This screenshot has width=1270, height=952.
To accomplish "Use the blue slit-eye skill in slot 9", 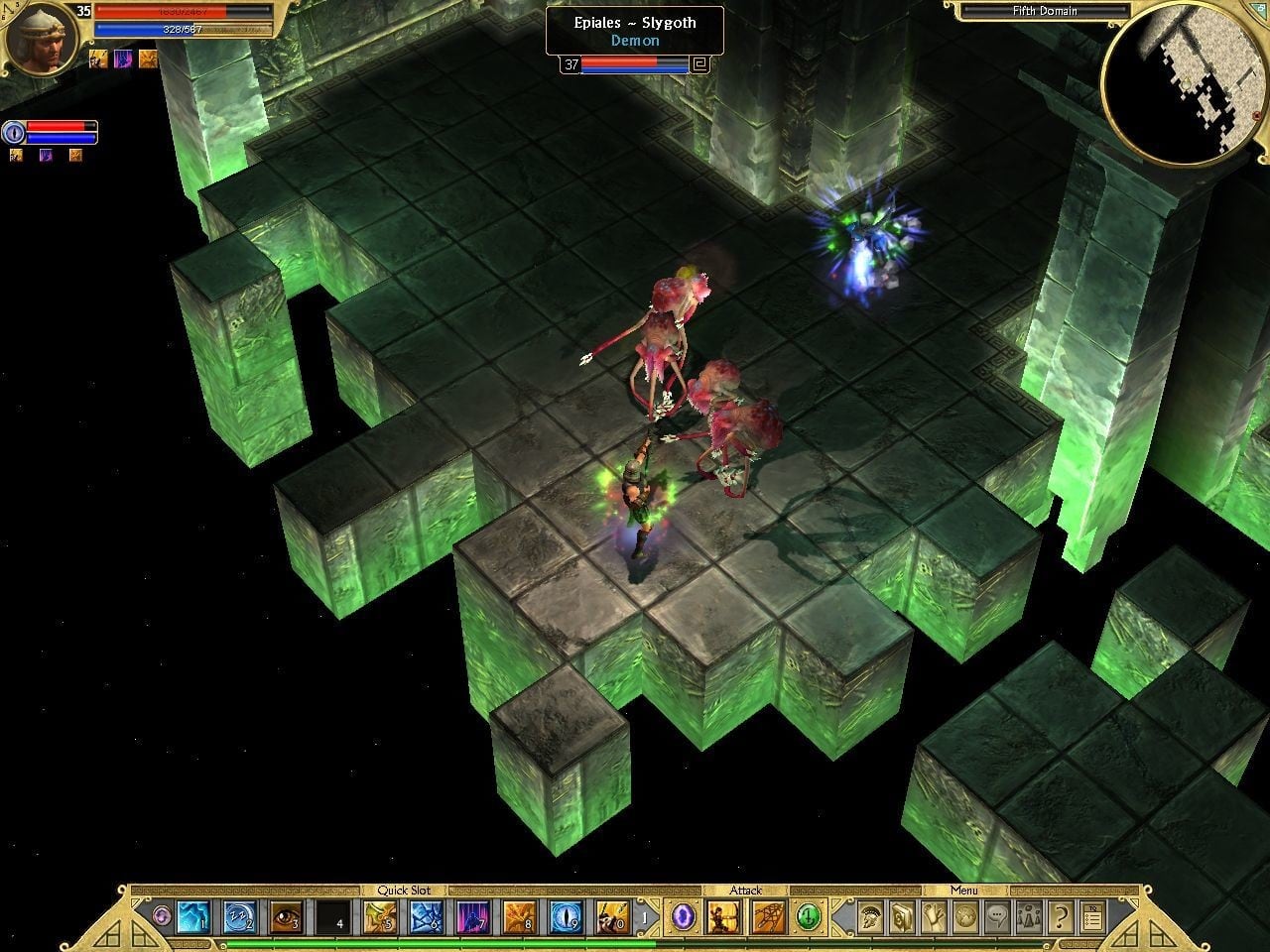I will 567,917.
